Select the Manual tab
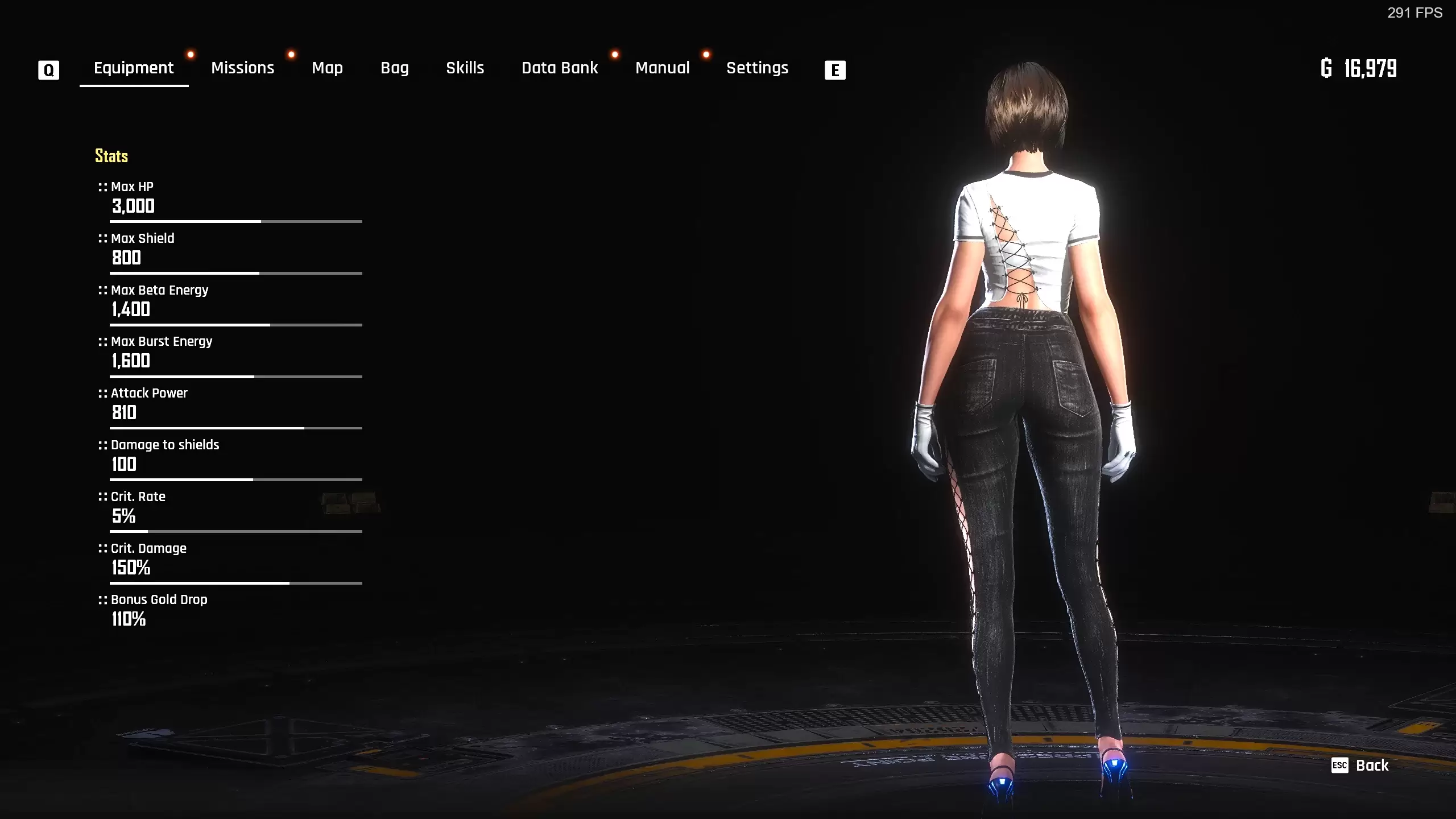 click(662, 68)
